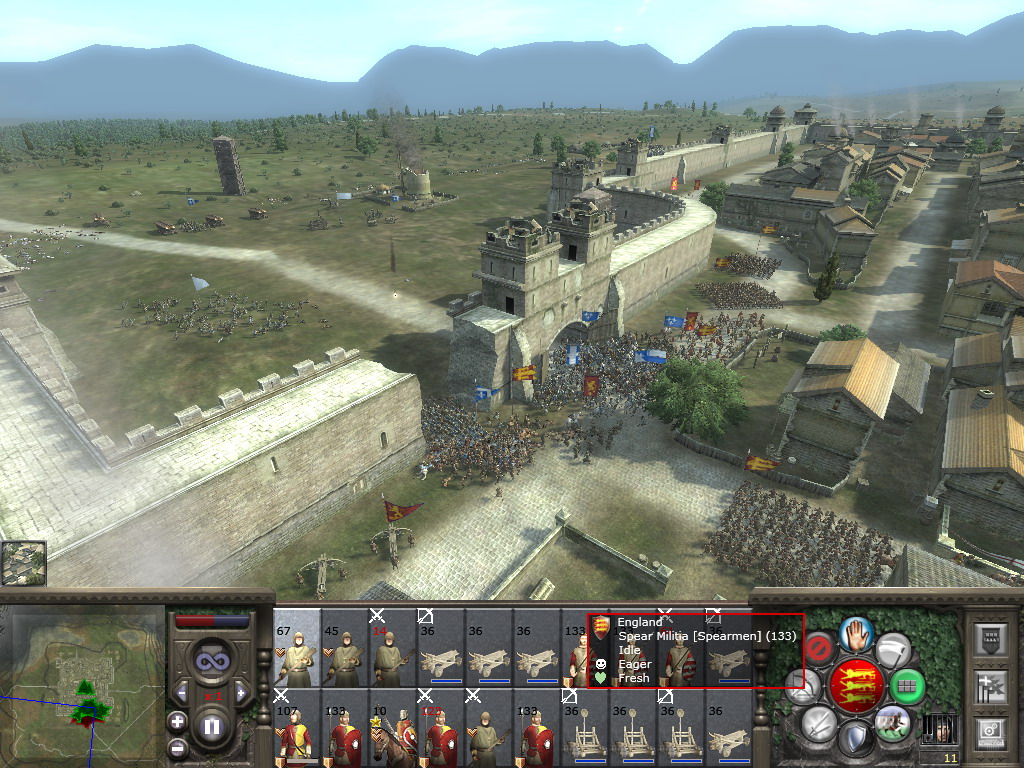Activate the crossed swords melee button
The image size is (1024, 768).
click(x=818, y=722)
